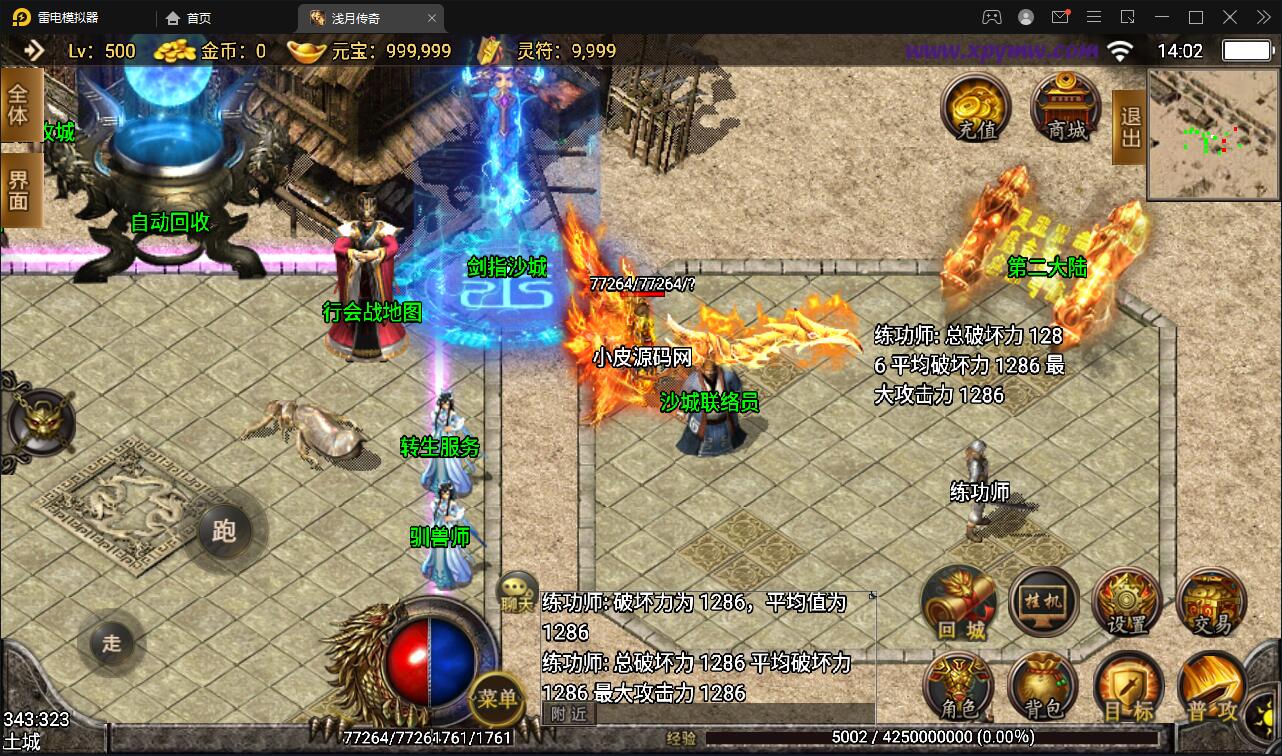Toggle 走 walk movement mode
This screenshot has width=1282, height=756.
pyautogui.click(x=111, y=643)
